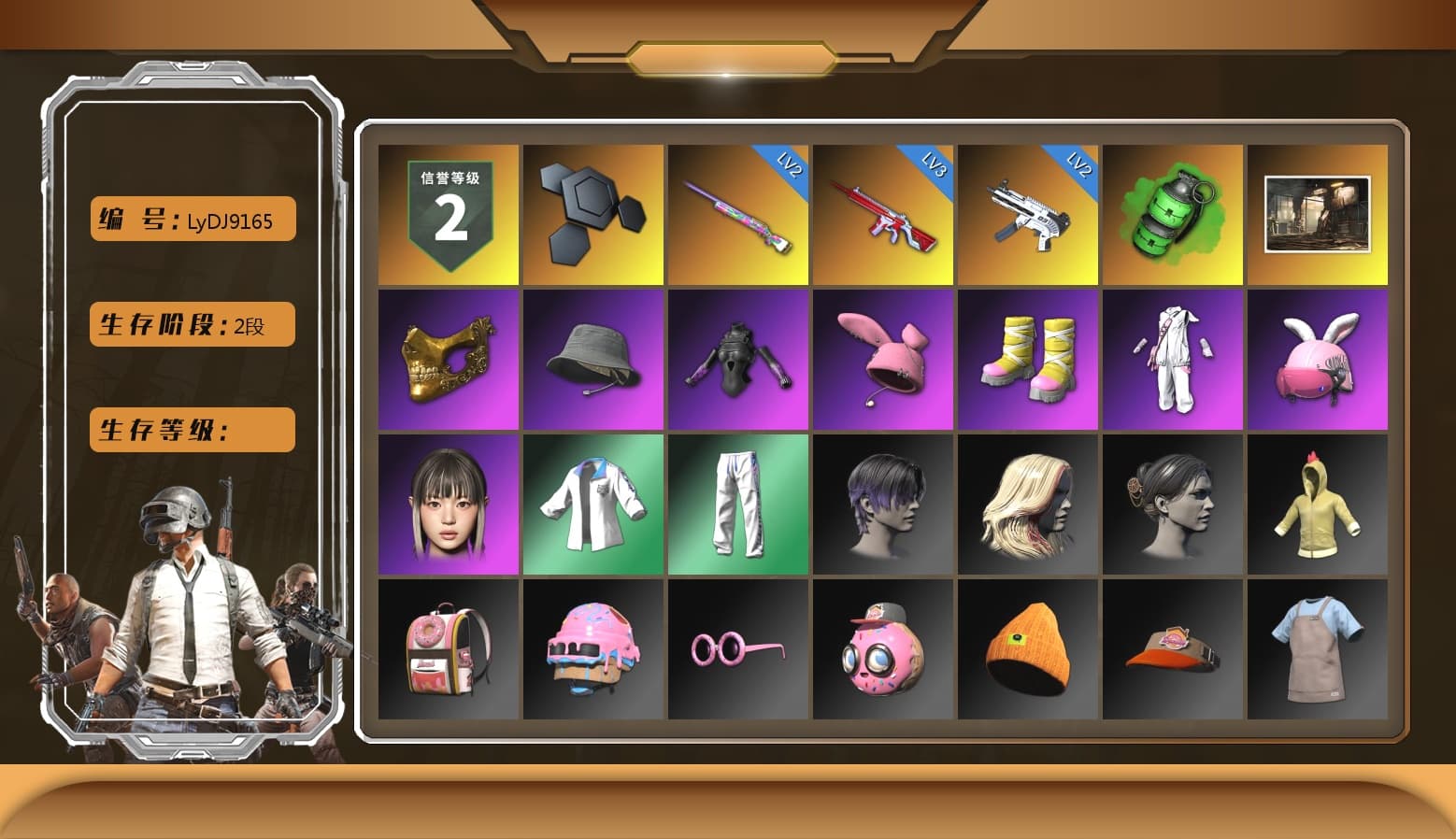Select the female face preset with bangs
The height and width of the screenshot is (839, 1456).
(447, 505)
